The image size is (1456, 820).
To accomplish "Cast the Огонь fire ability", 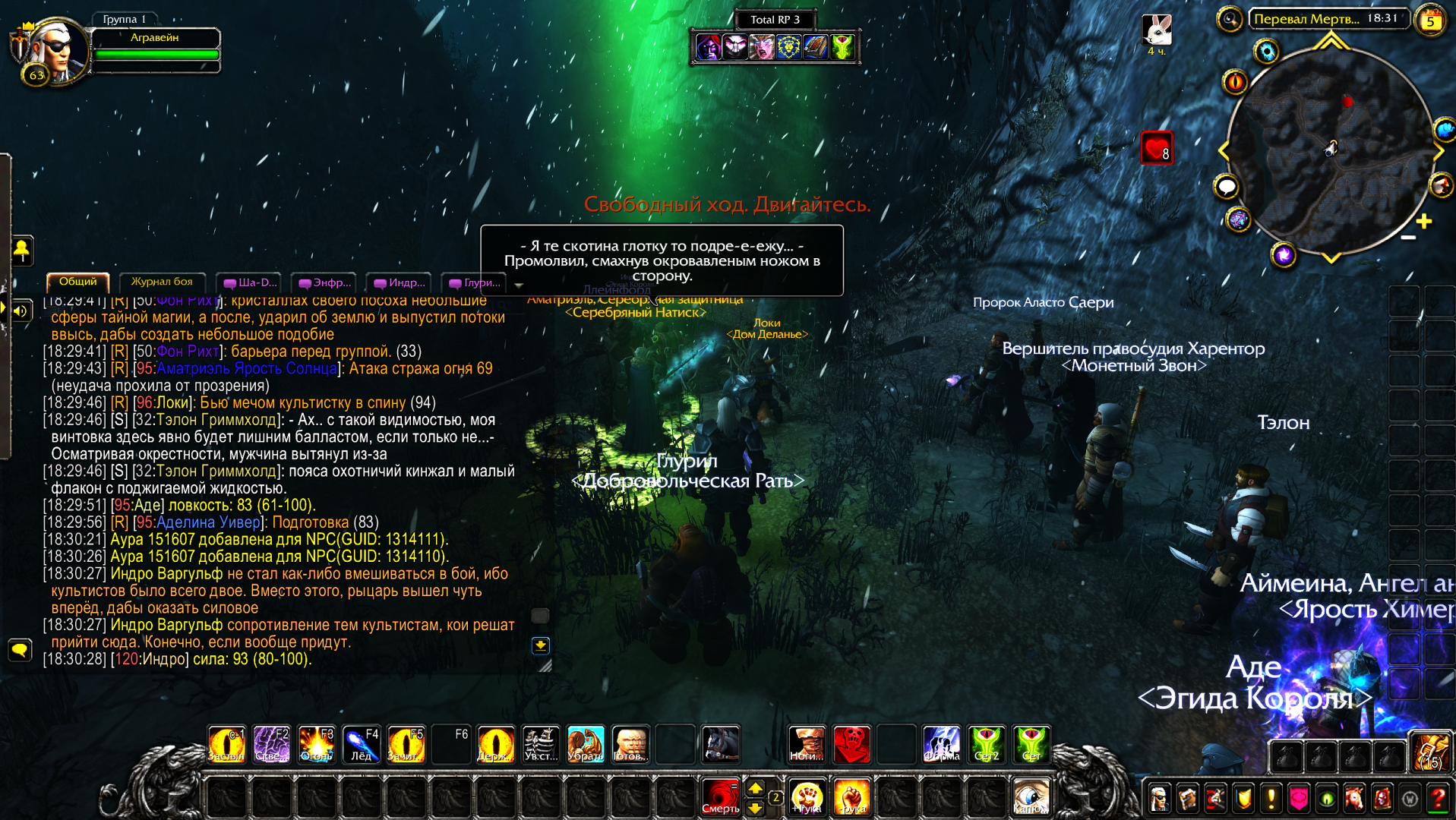I will (316, 744).
